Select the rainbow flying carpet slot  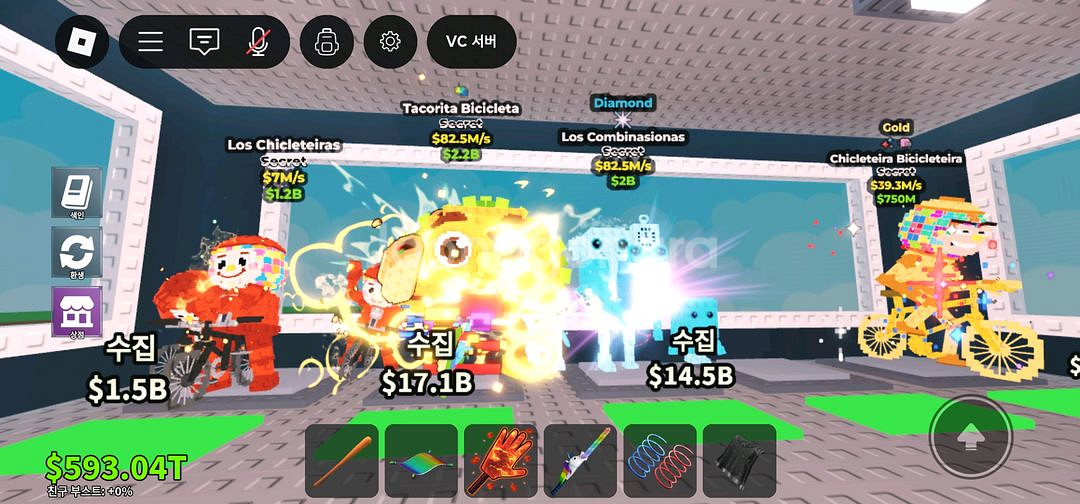(x=421, y=461)
